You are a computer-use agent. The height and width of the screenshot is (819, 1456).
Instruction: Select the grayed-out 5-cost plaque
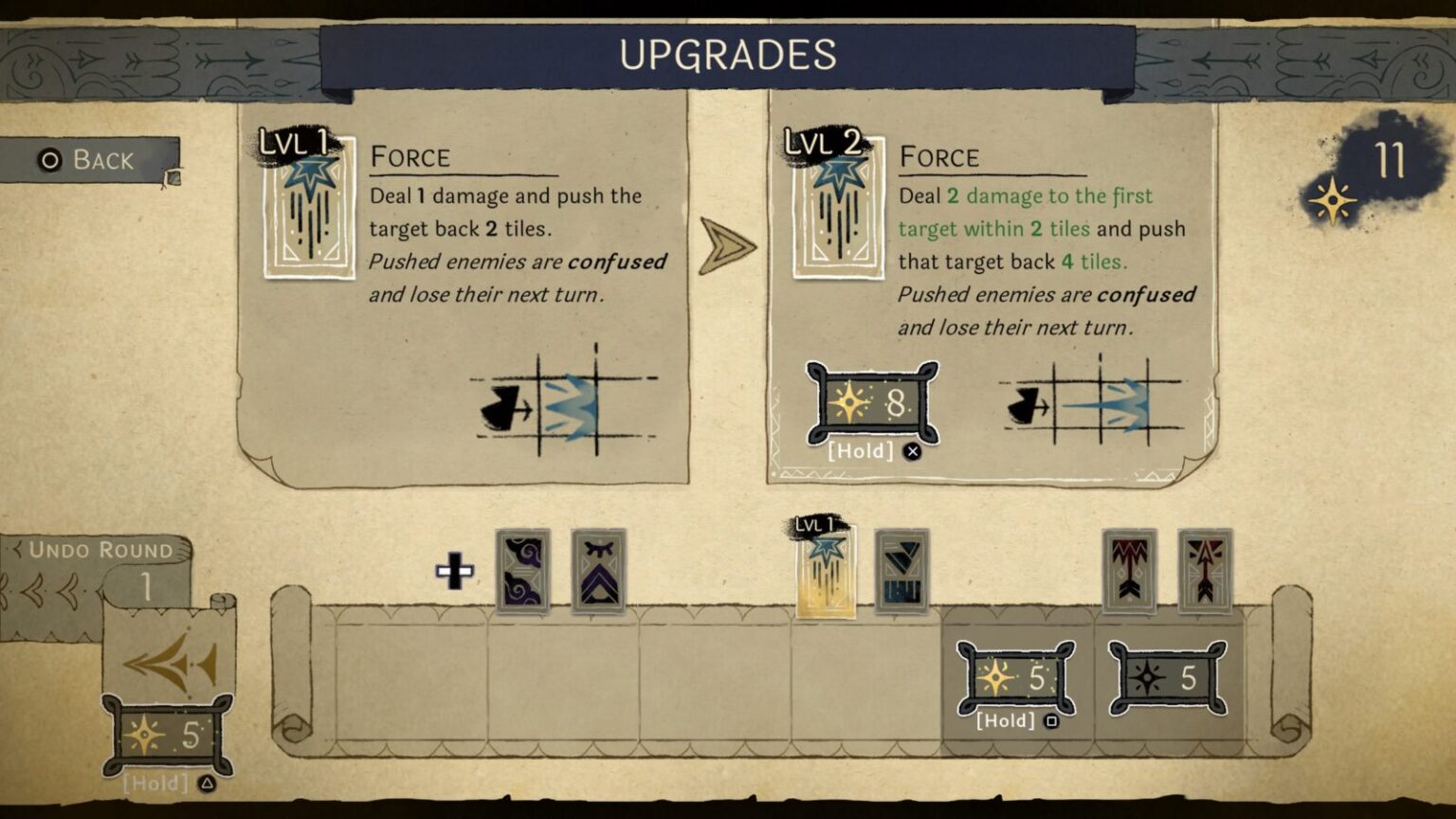[1167, 677]
